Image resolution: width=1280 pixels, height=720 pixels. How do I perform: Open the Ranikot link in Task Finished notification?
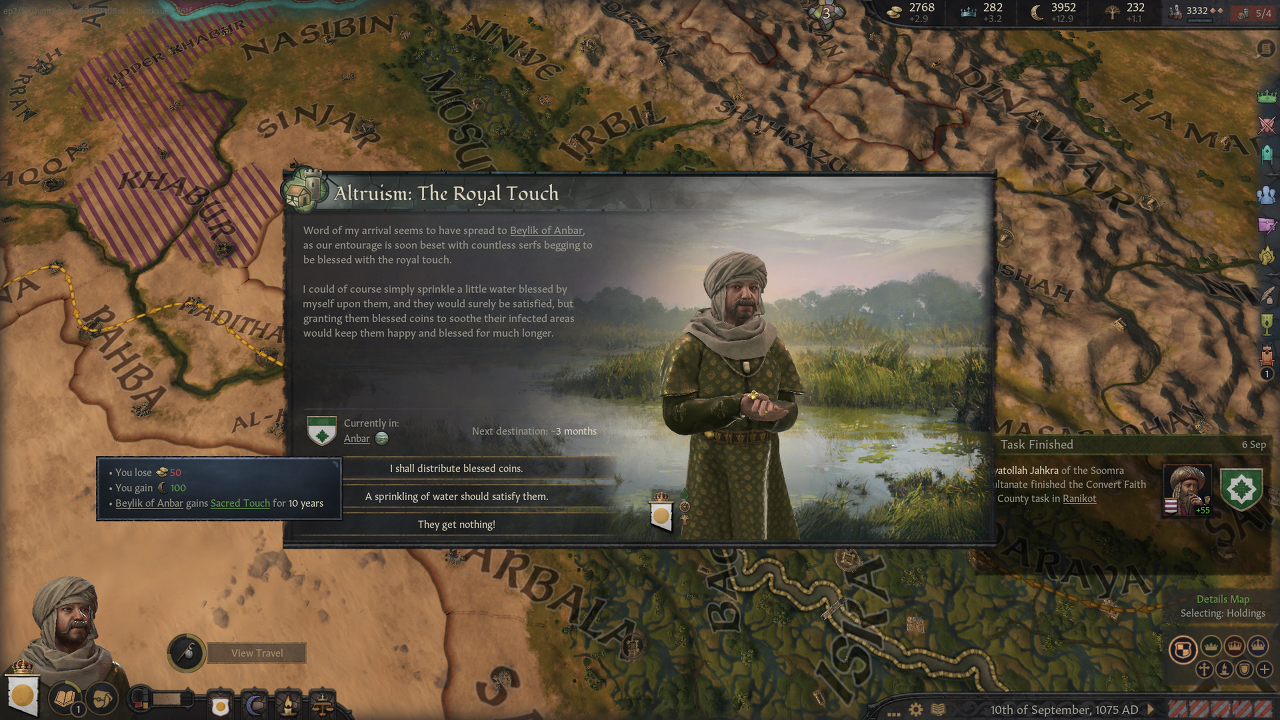(1079, 498)
